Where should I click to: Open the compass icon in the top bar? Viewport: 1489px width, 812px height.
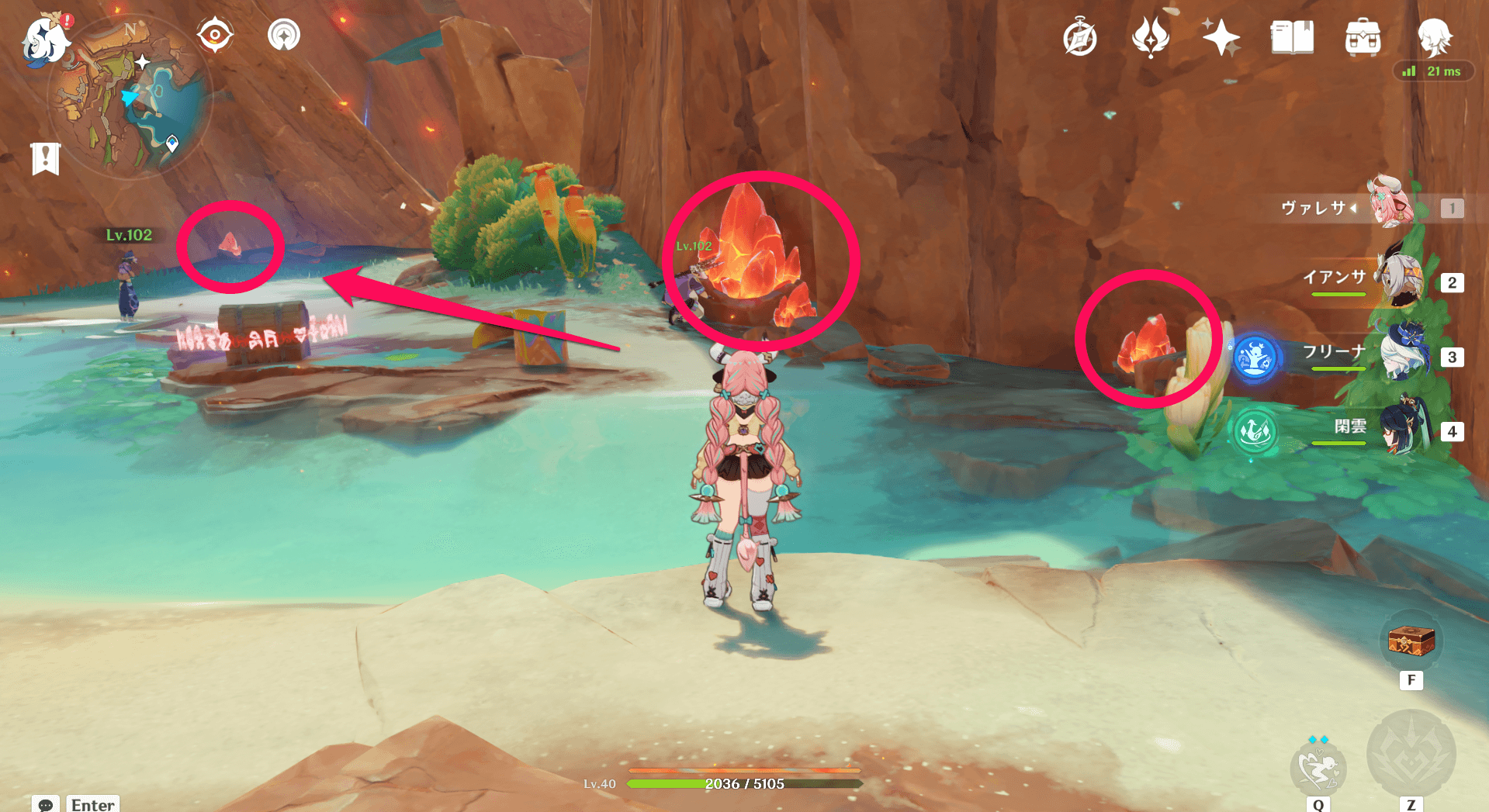click(1079, 38)
